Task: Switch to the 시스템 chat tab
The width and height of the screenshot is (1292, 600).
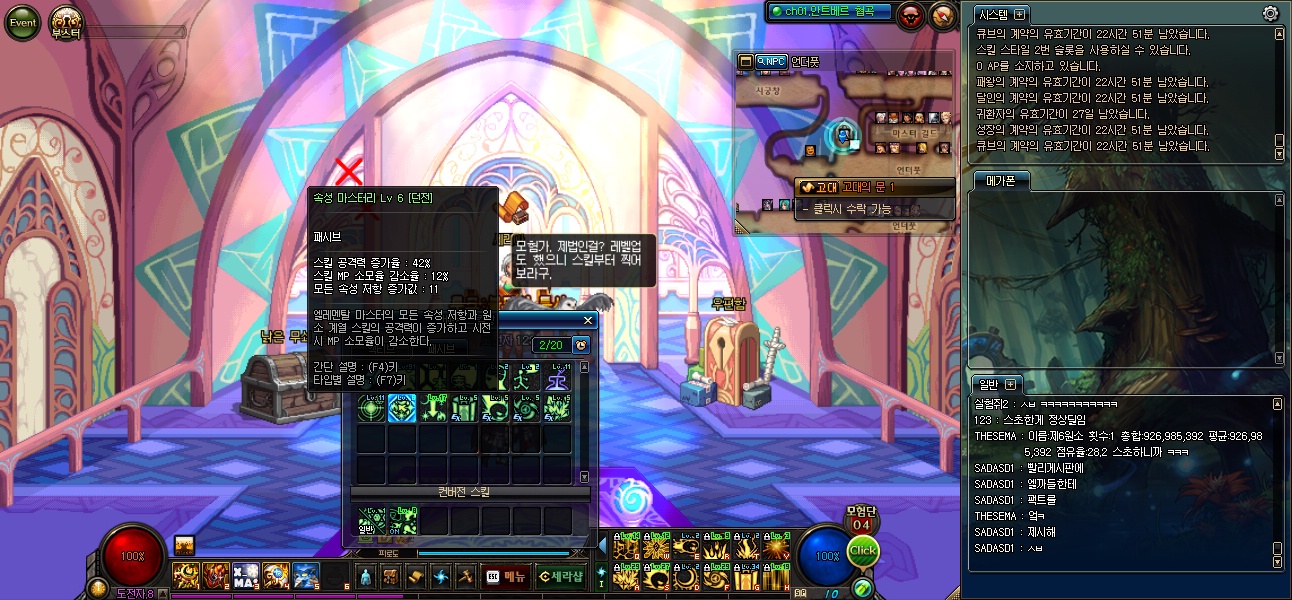Action: pyautogui.click(x=994, y=14)
